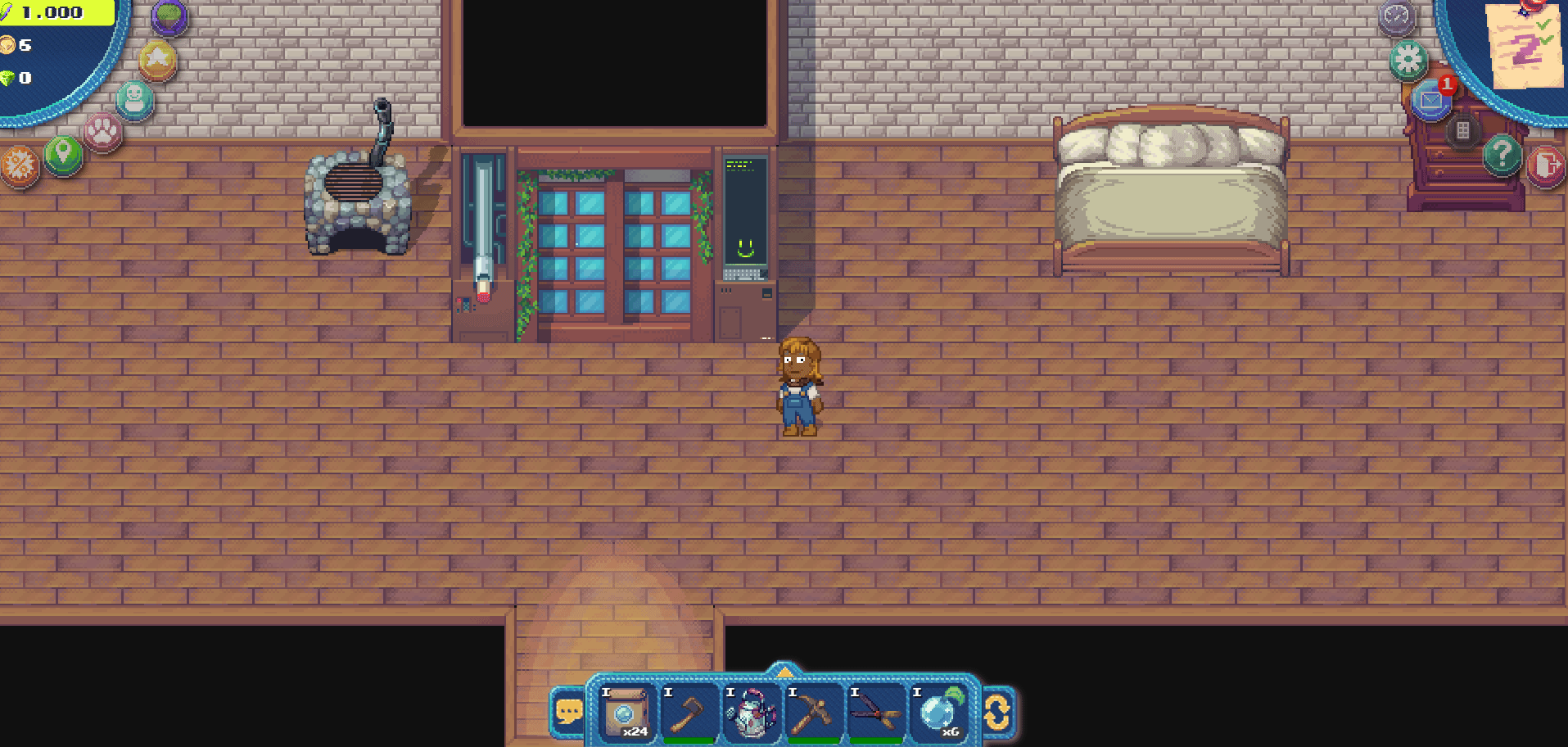This screenshot has height=747, width=1568.
Task: Show the pets paw button
Action: (103, 131)
